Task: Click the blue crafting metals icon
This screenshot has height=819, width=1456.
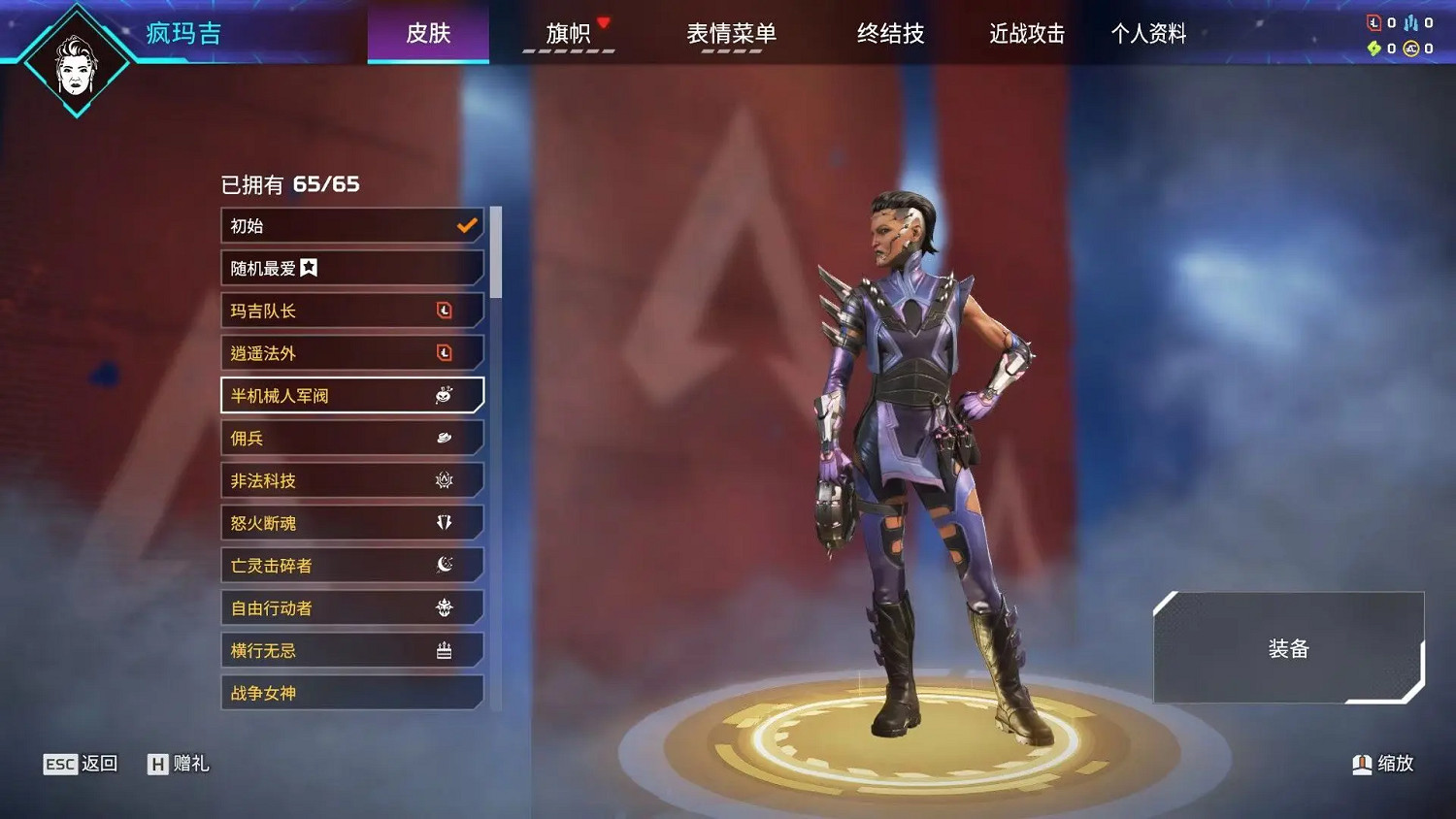Action: [1410, 22]
